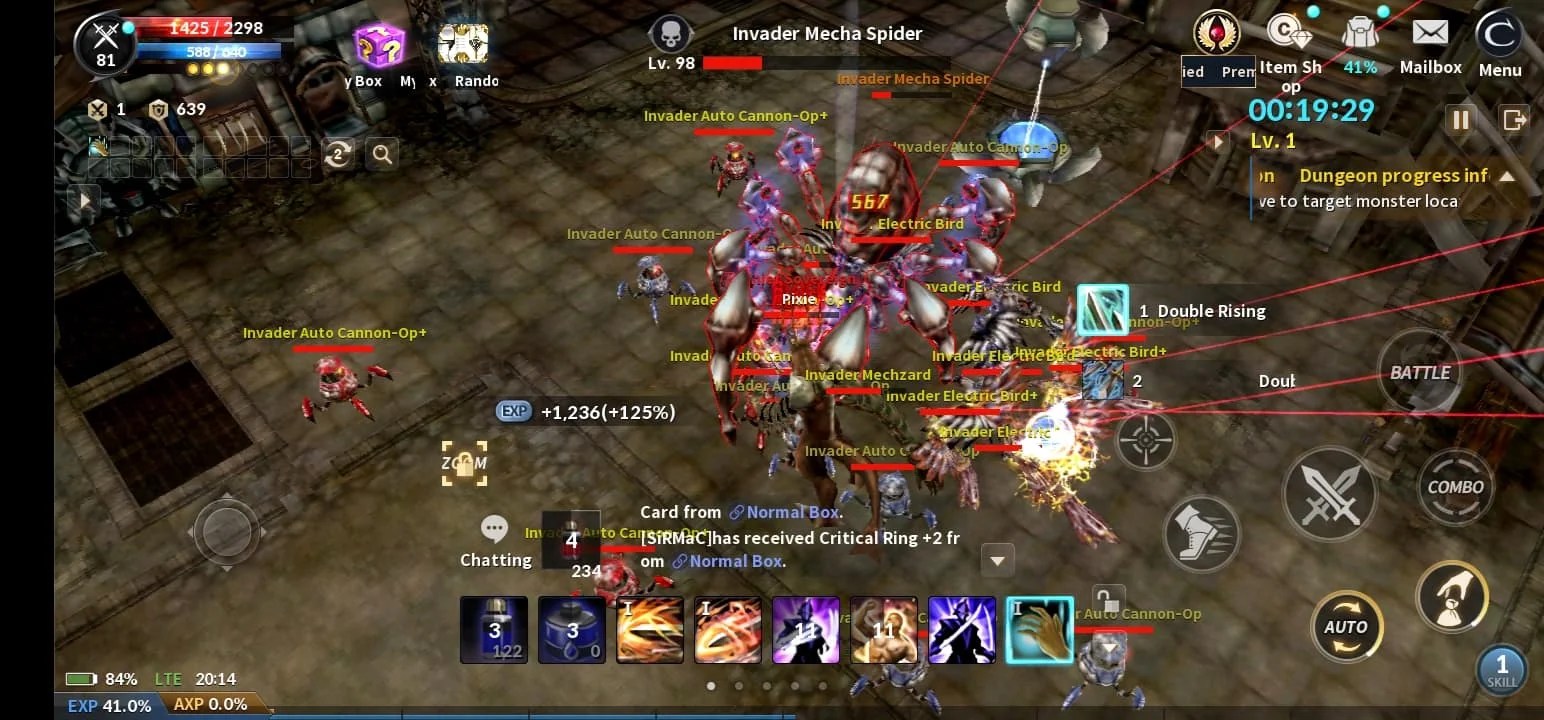Toggle the minimap 2x zoom level

338,154
